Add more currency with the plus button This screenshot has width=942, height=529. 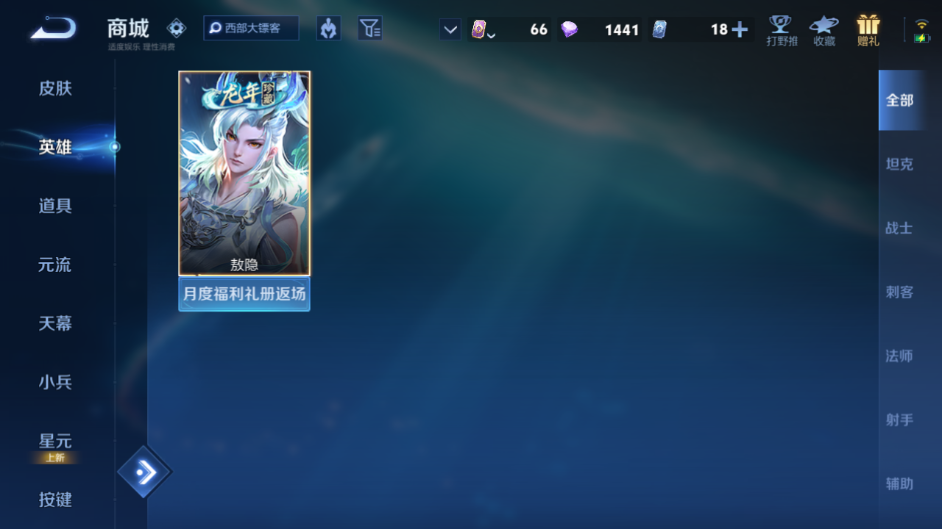740,29
